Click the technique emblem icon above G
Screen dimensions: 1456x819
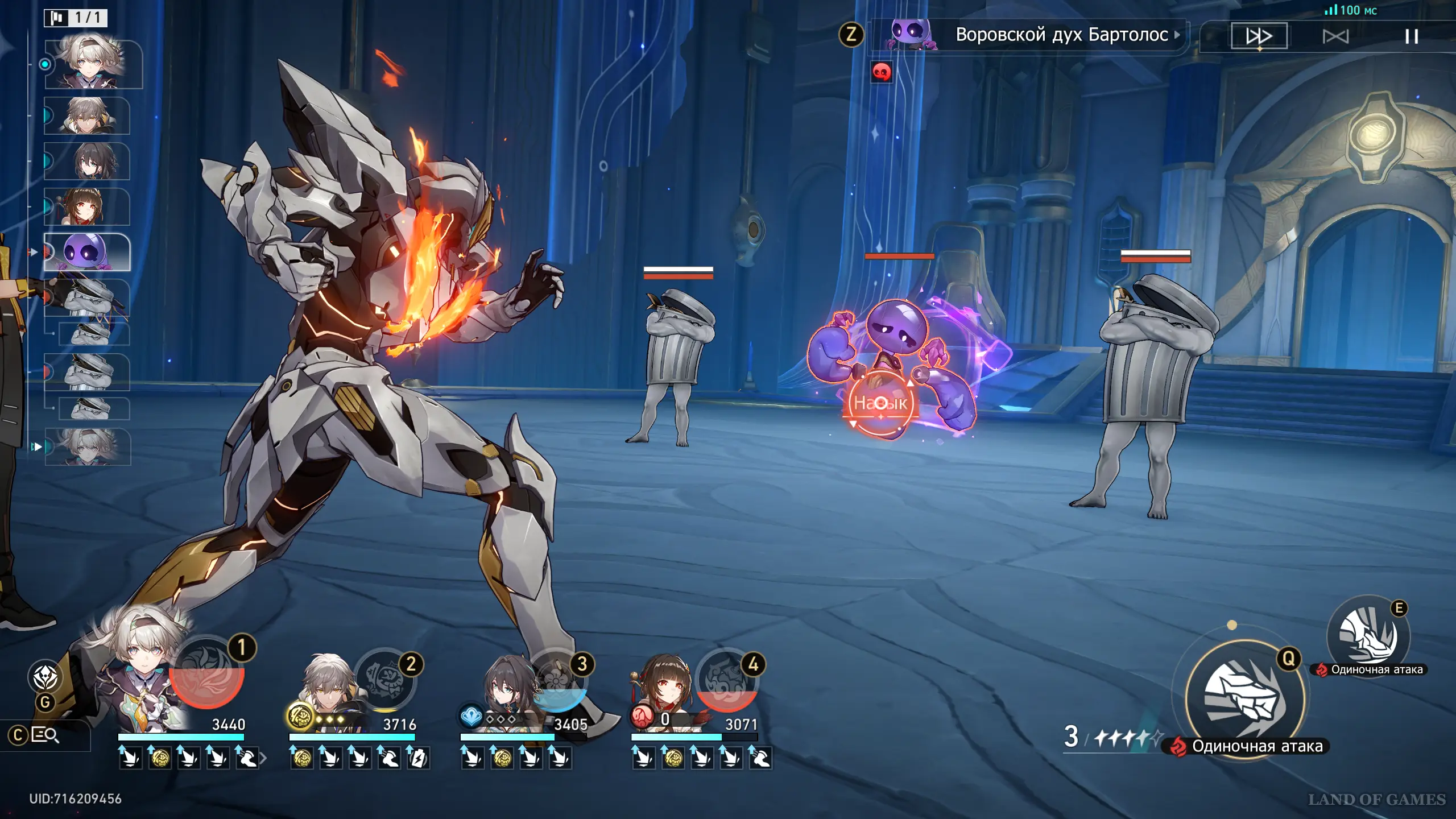point(45,677)
